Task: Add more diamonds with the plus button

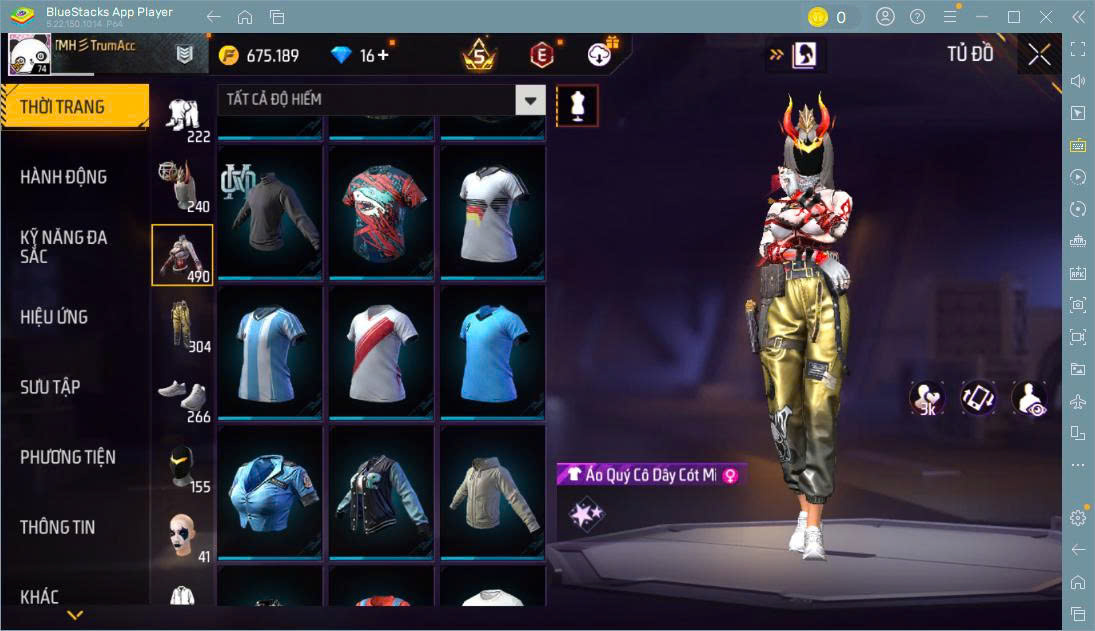Action: [x=383, y=56]
